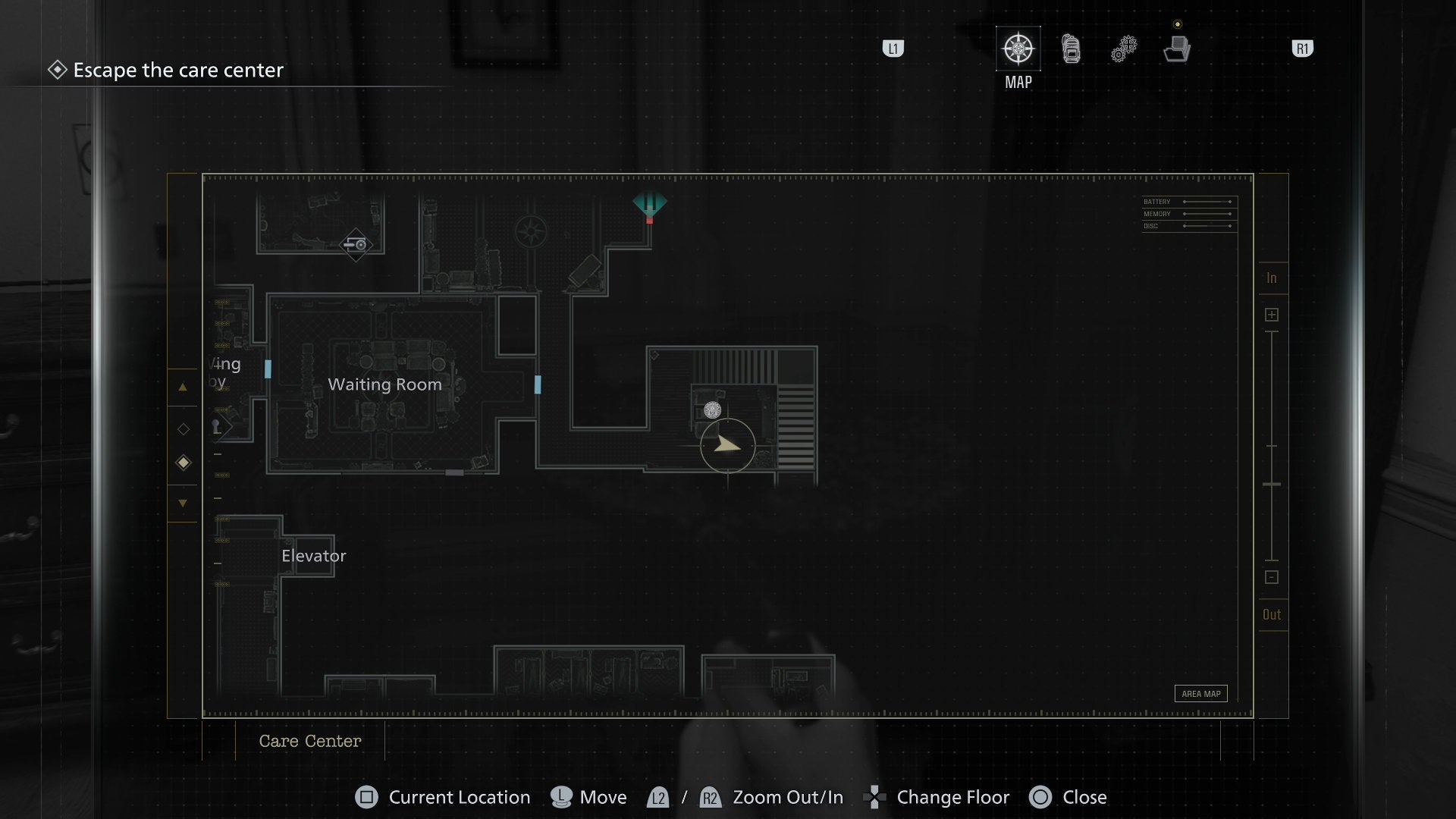Open the files/records folder icon
This screenshot has height=819, width=1456.
1176,48
